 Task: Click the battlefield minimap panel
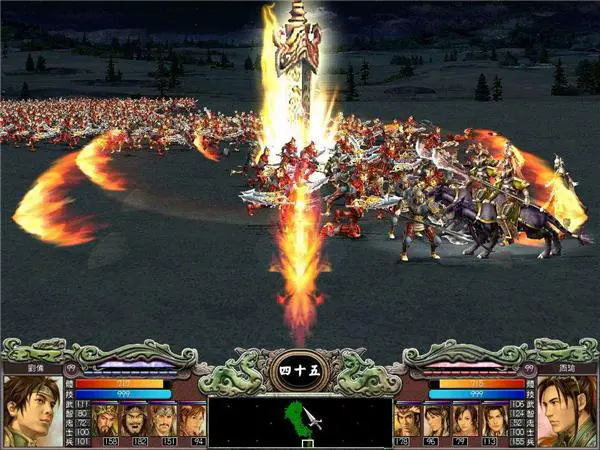[x=300, y=420]
